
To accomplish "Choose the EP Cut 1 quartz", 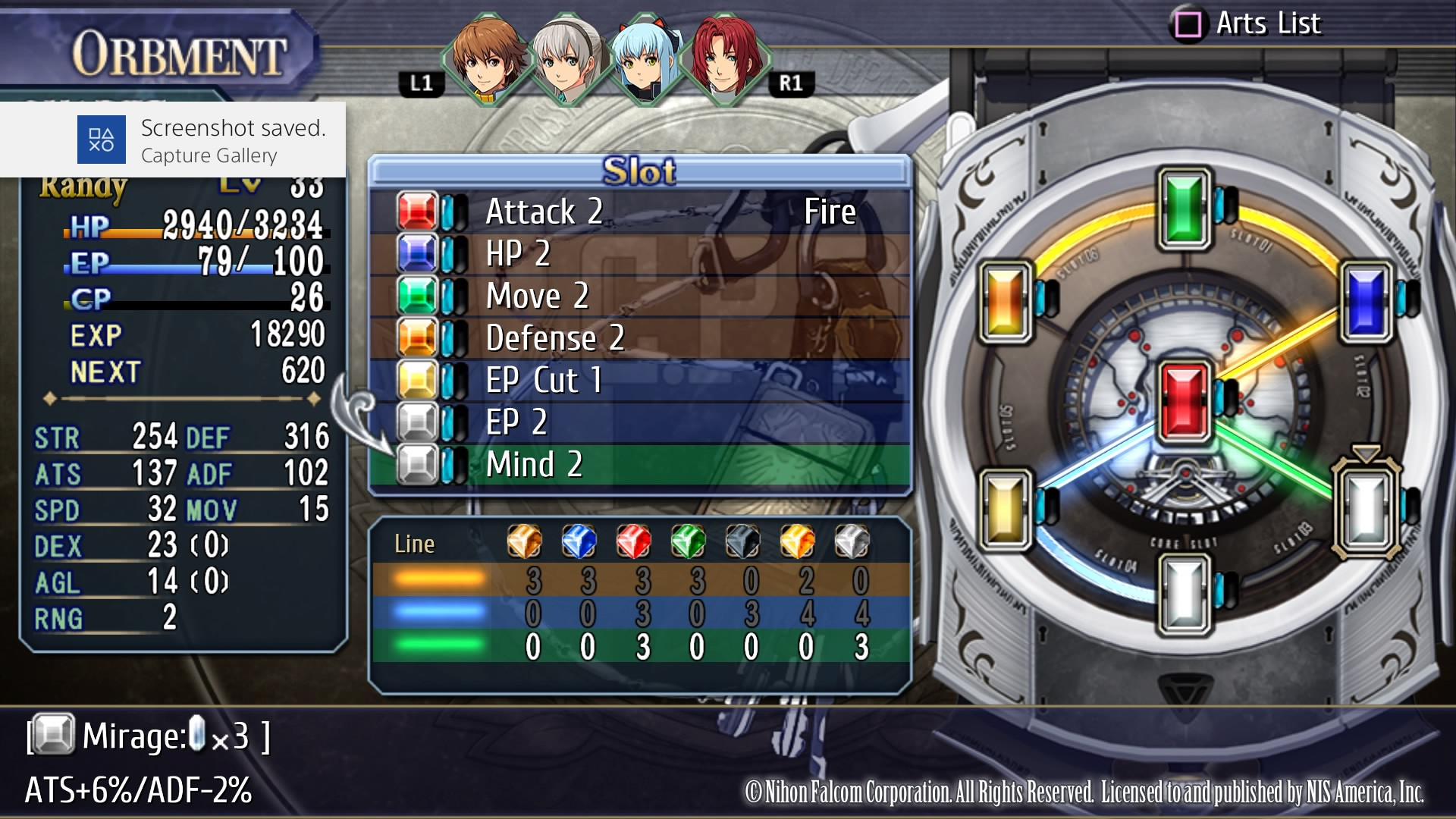I will (639, 380).
